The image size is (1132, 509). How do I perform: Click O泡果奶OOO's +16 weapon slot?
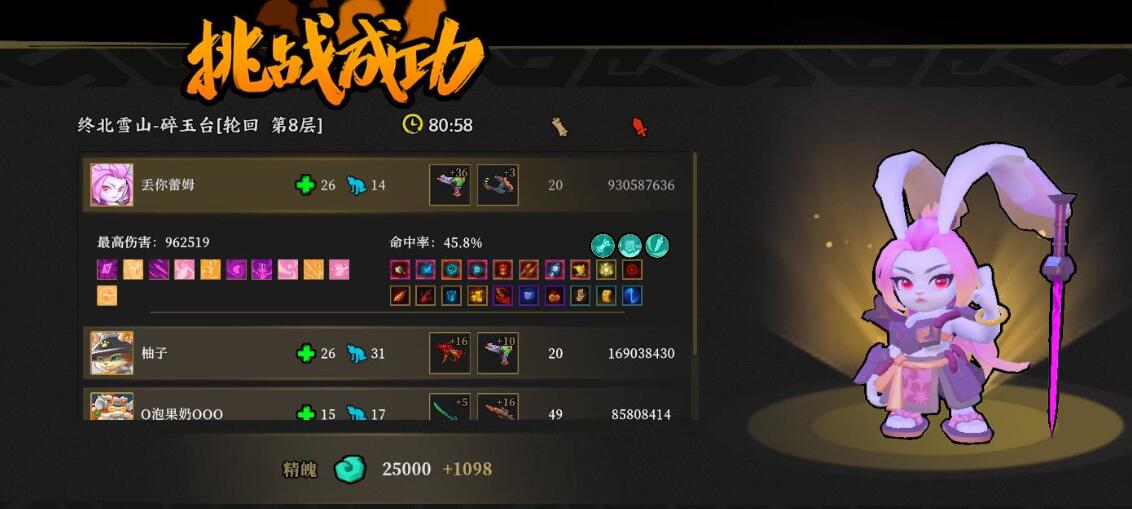[x=497, y=409]
